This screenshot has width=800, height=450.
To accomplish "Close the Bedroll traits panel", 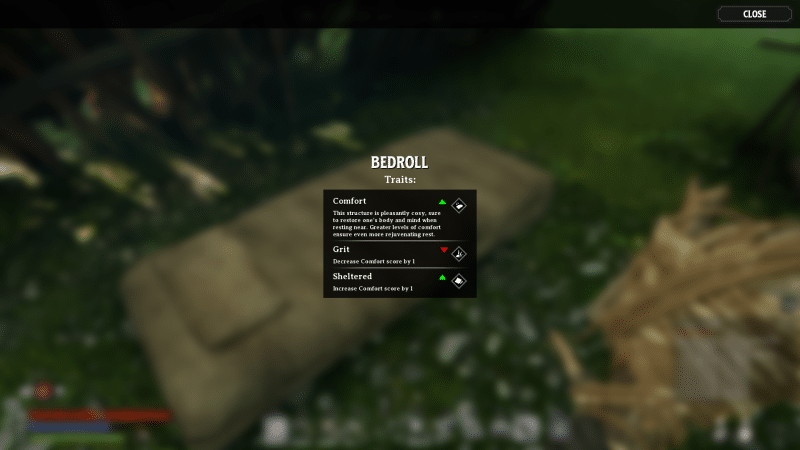I will pyautogui.click(x=755, y=14).
